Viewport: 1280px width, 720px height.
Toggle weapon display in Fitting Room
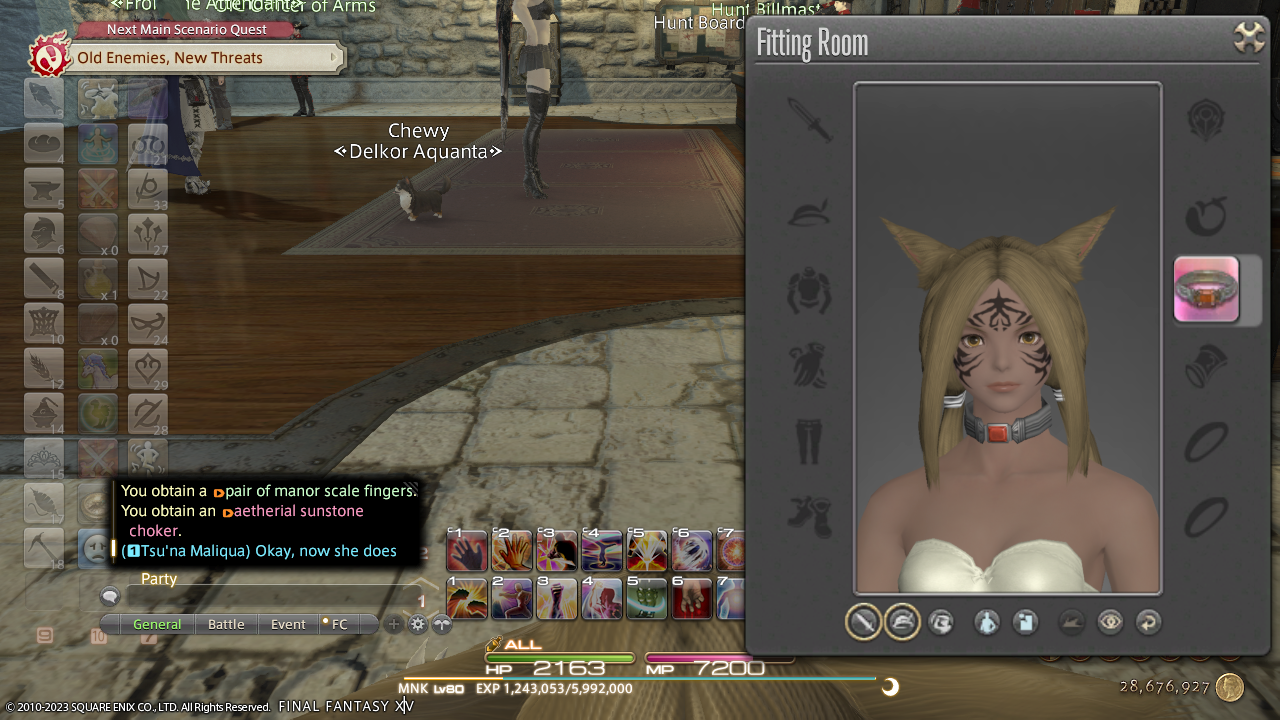click(863, 623)
